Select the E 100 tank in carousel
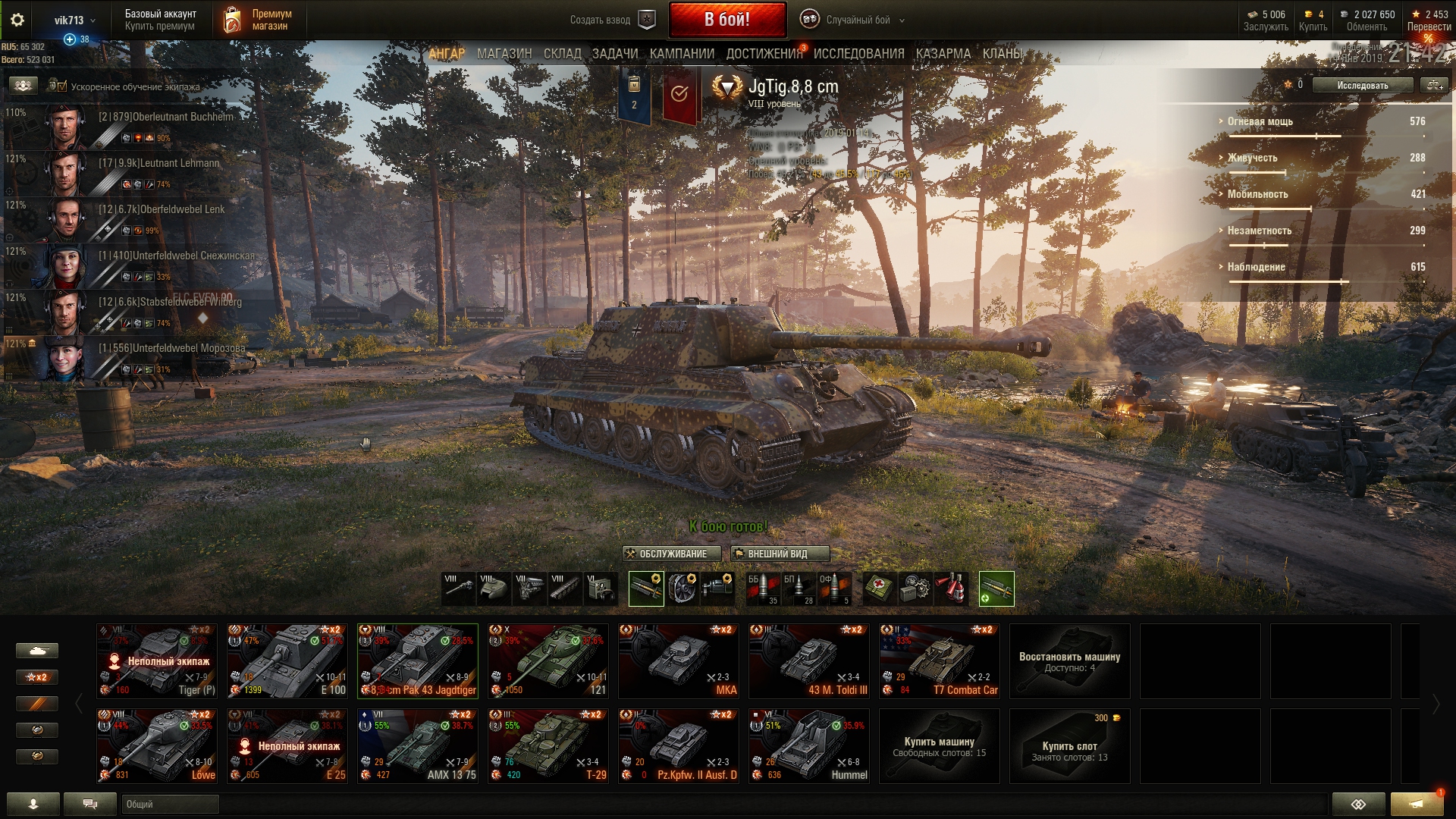The height and width of the screenshot is (819, 1456). click(287, 661)
